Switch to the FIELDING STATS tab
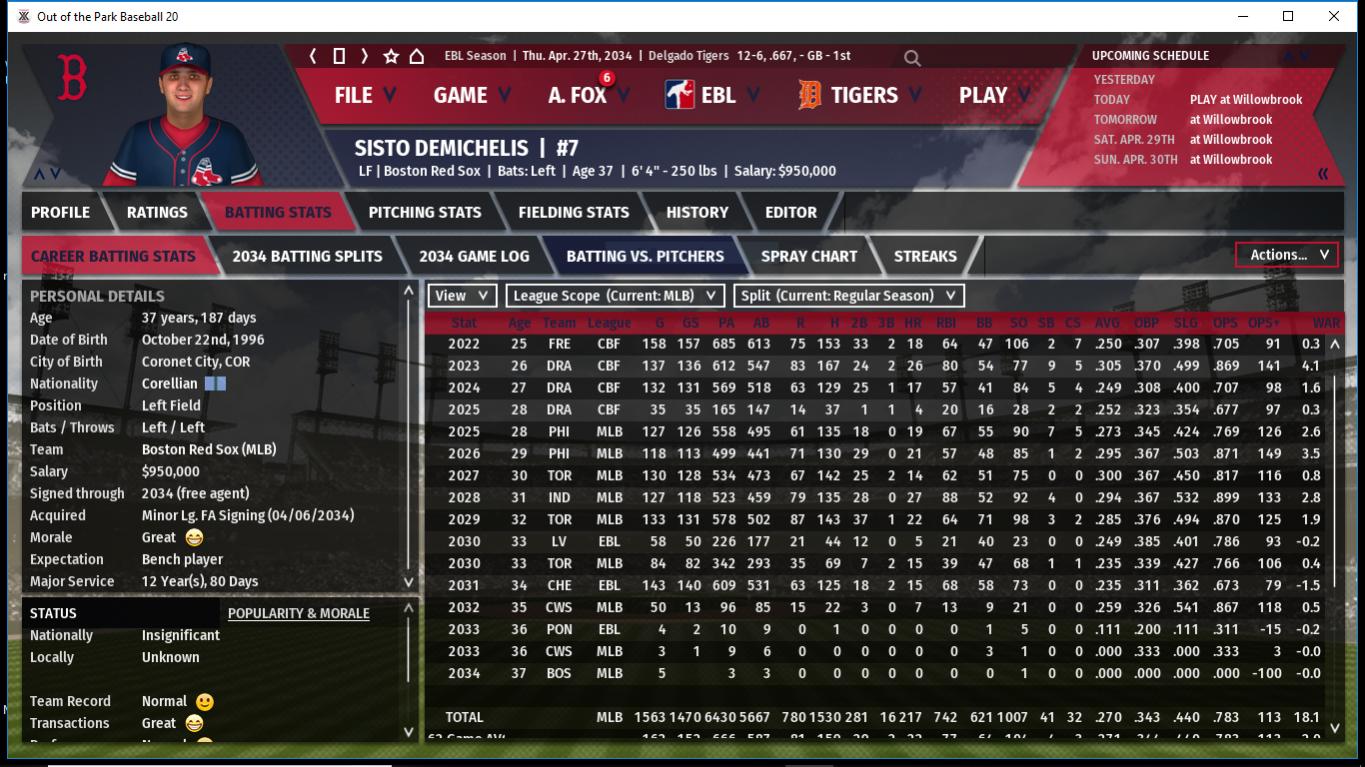Viewport: 1365px width, 767px height. click(x=573, y=212)
